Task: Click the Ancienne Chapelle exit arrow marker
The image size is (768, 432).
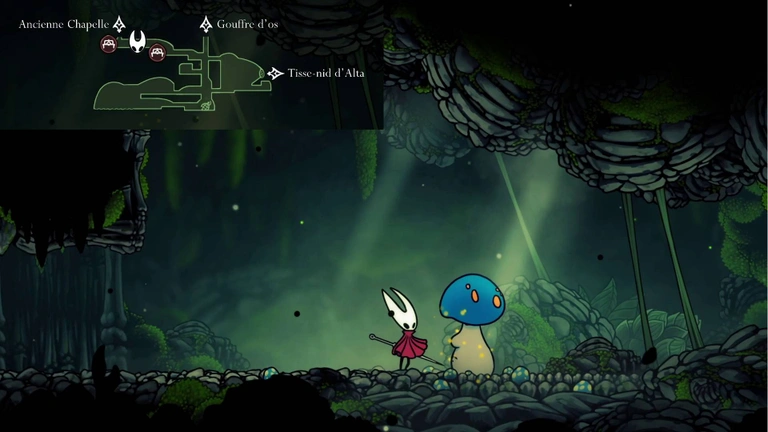Action: pyautogui.click(x=119, y=24)
